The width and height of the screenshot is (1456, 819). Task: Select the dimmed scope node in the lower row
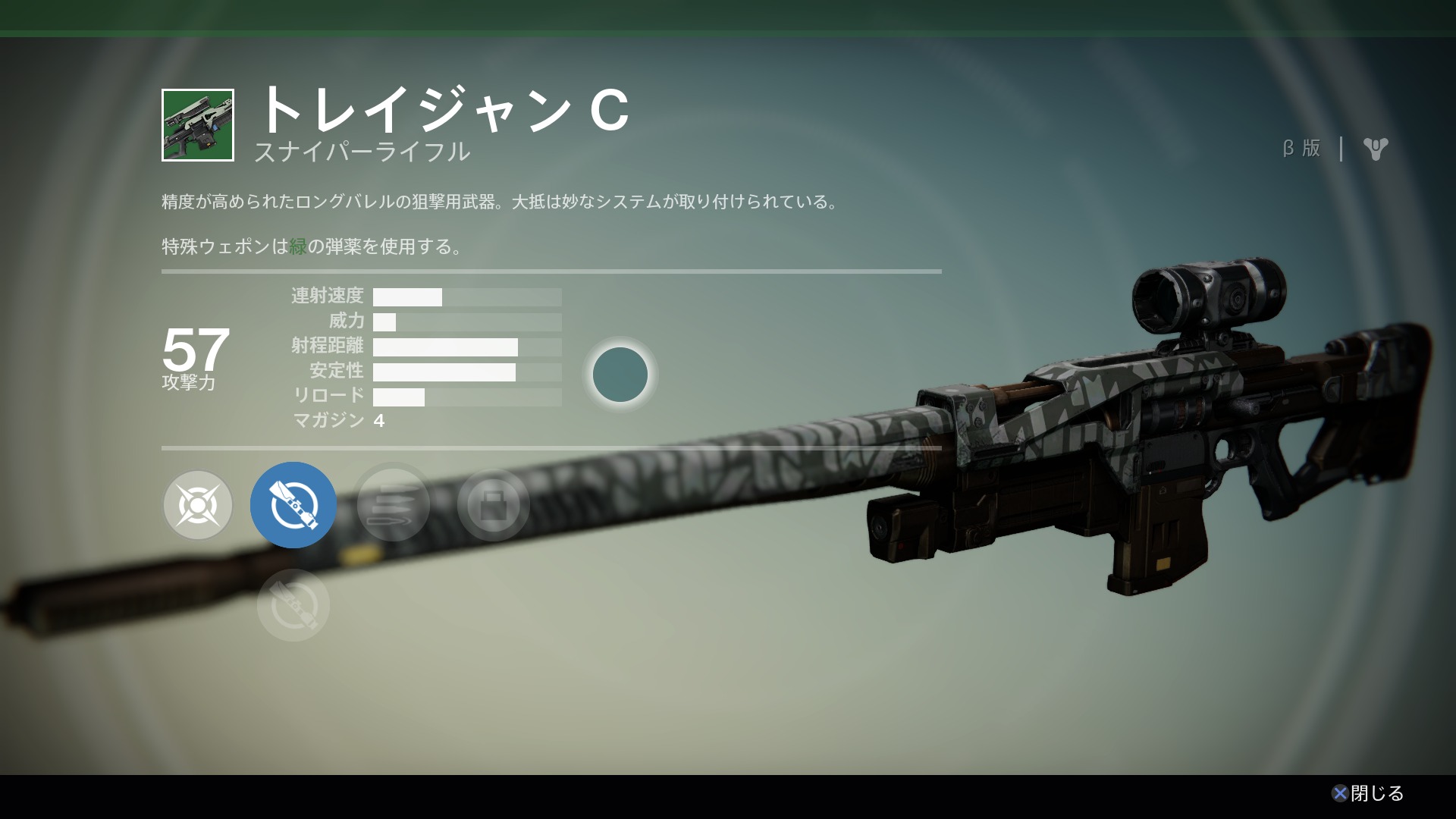293,605
